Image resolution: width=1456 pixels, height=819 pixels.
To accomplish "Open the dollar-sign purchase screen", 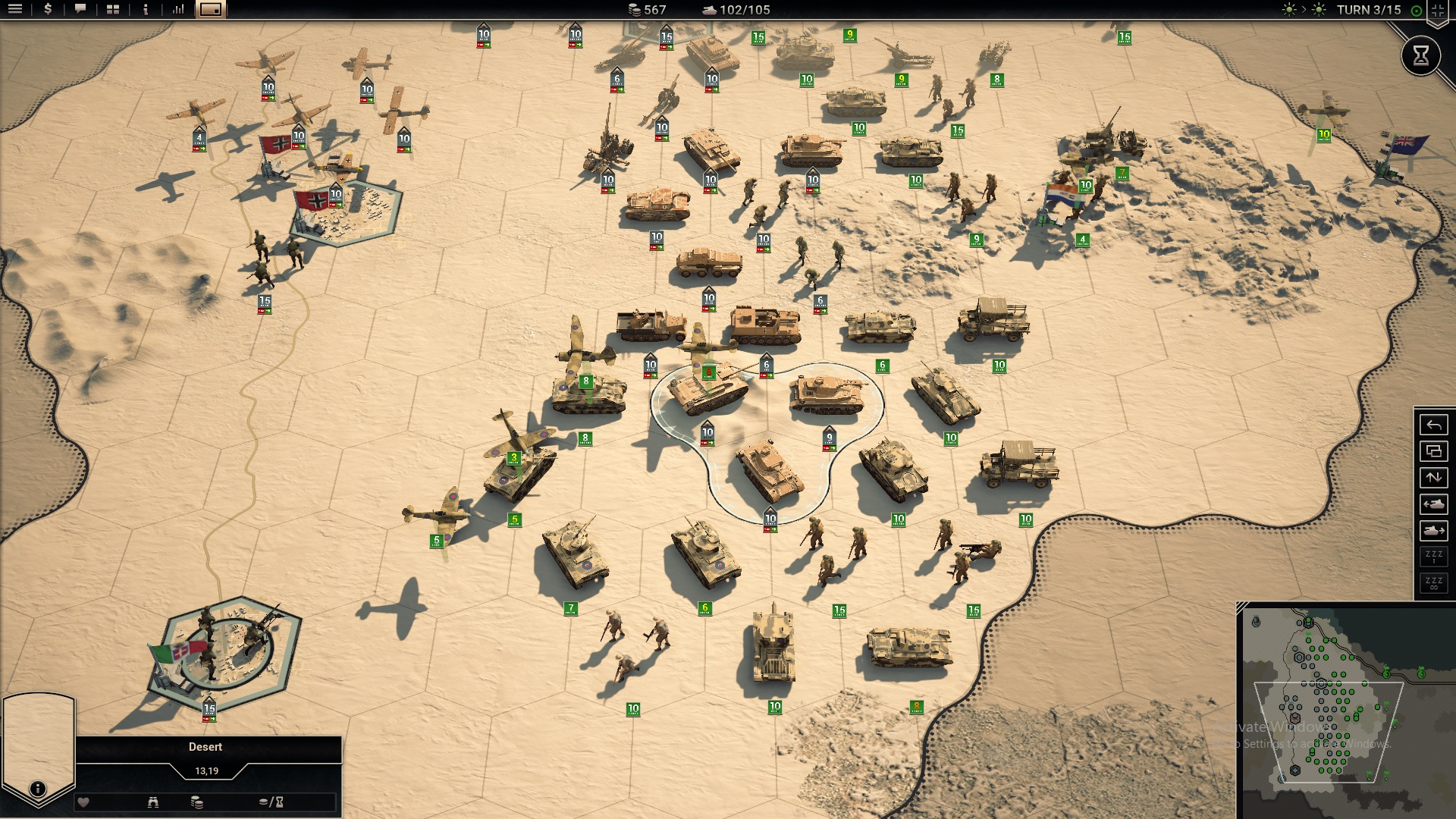I will (48, 10).
